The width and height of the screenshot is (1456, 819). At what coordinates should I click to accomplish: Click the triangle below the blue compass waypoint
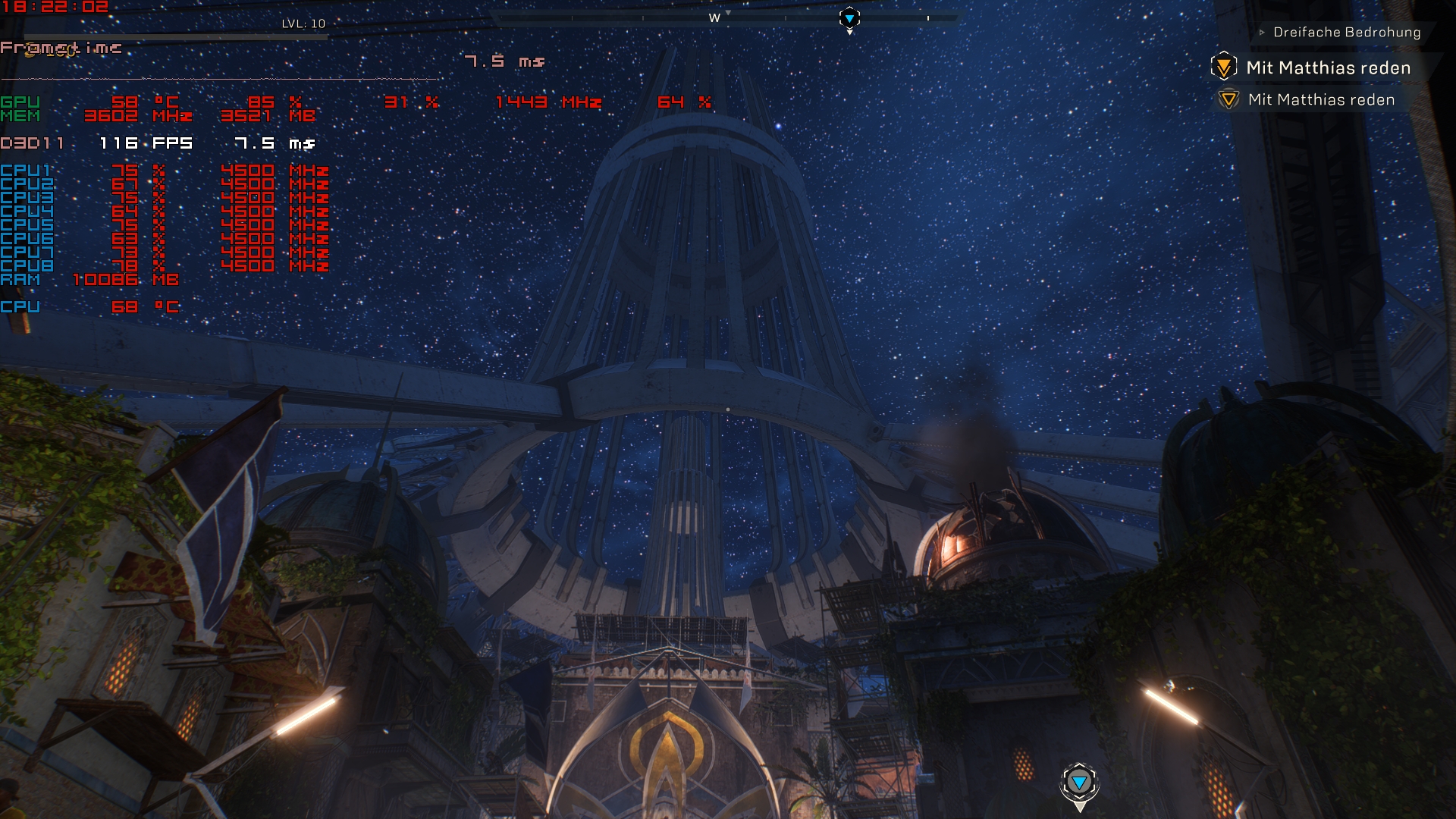click(x=849, y=33)
